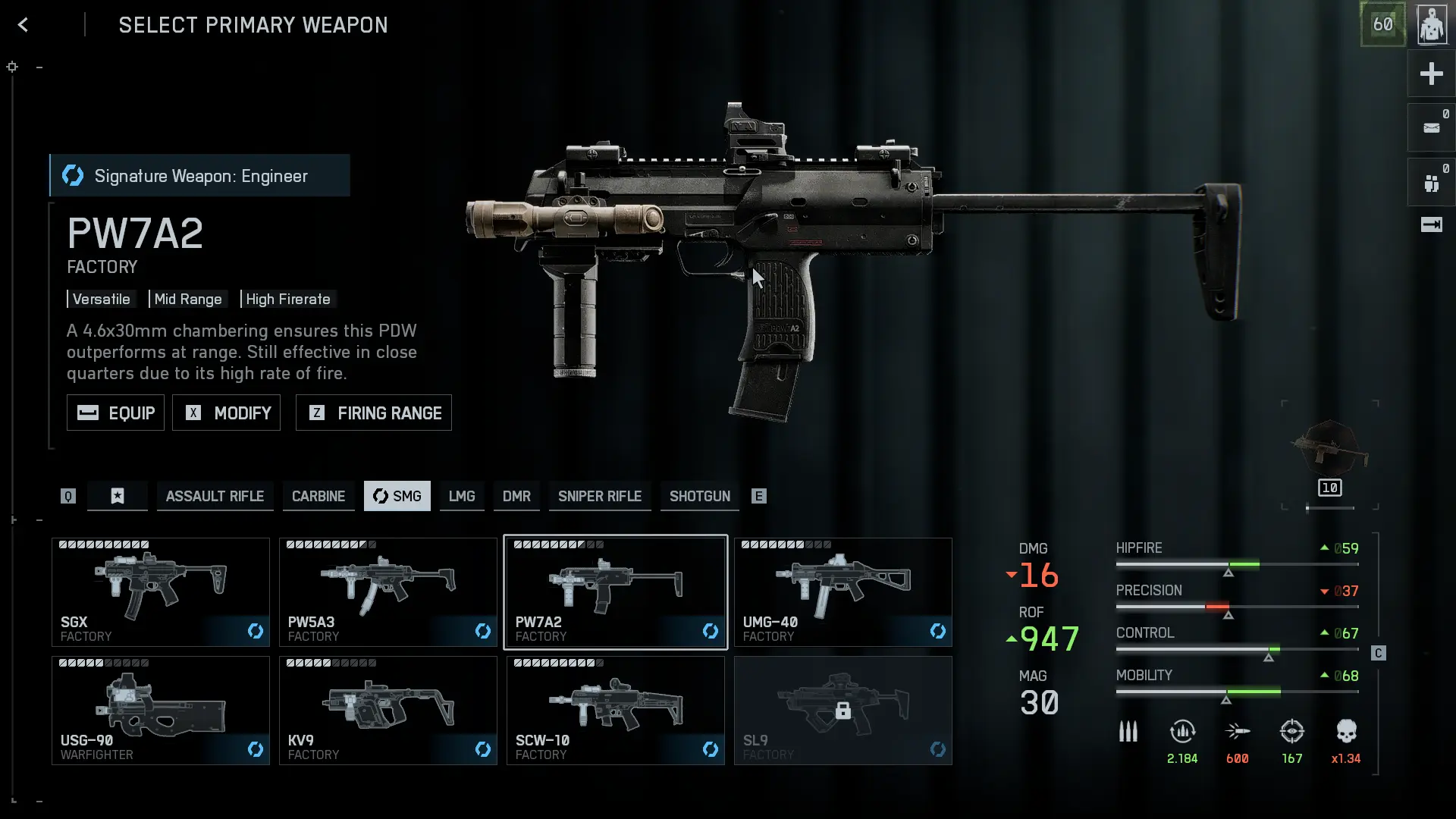Switch to the Assault Rifle tab
Screen dimensions: 1456x819
point(215,496)
